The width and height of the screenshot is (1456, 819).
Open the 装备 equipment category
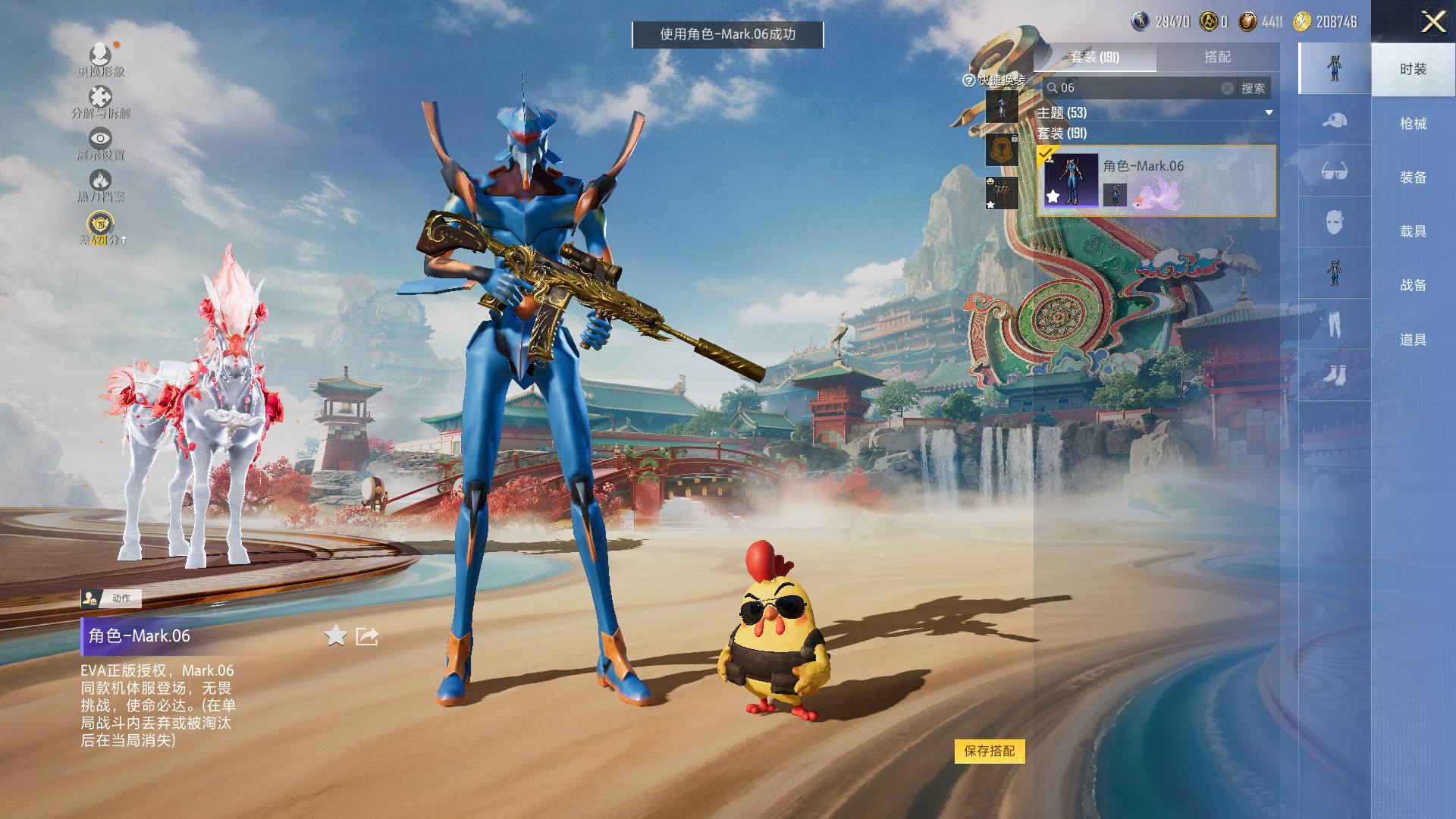click(x=1413, y=177)
